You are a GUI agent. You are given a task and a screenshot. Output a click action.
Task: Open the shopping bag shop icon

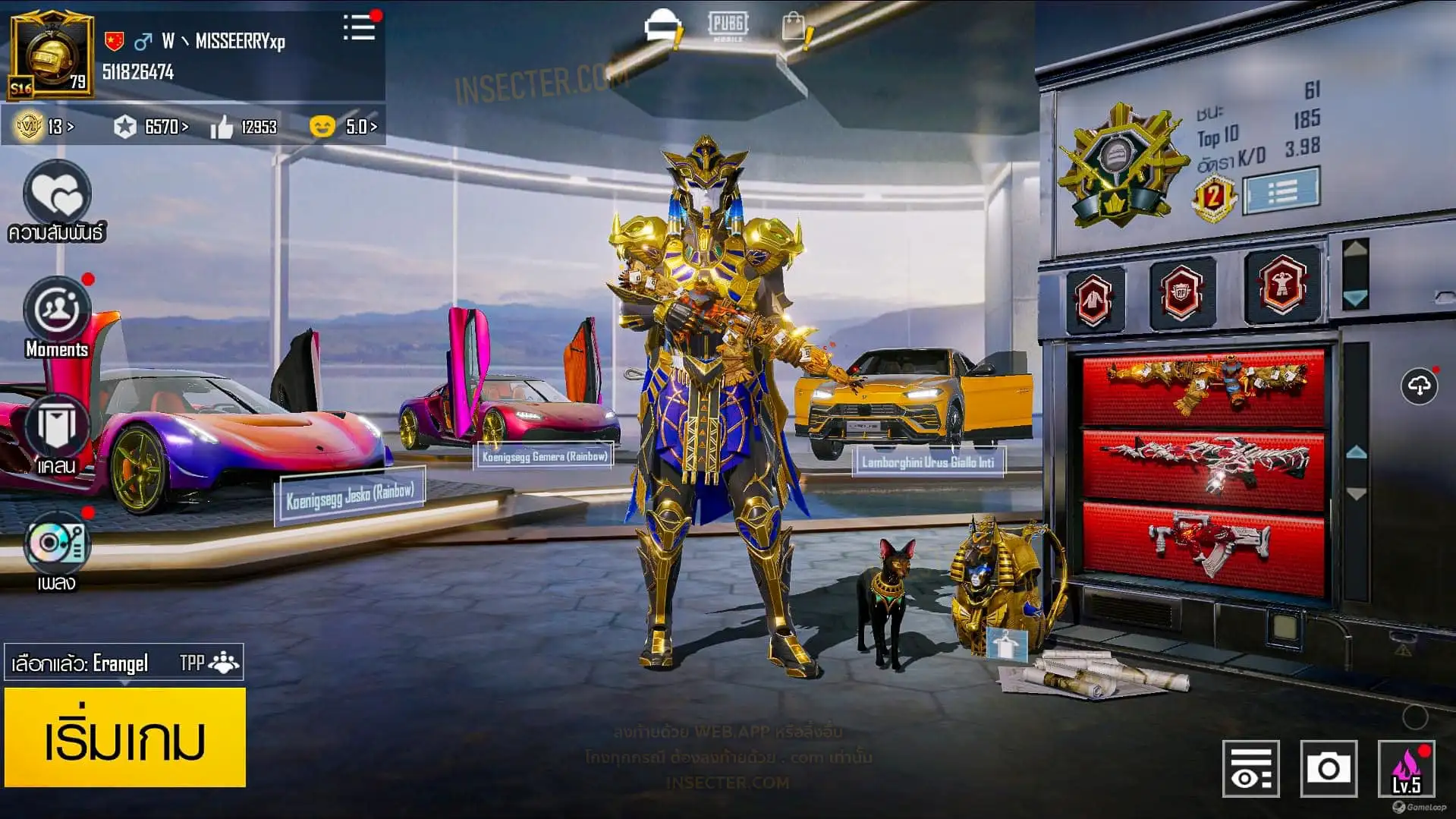coord(794,27)
